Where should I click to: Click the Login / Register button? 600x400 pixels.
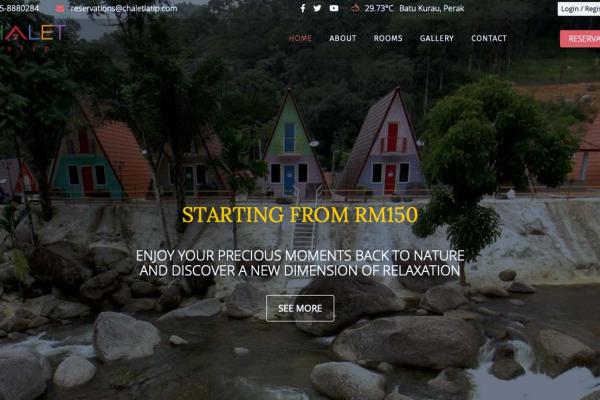pos(580,8)
